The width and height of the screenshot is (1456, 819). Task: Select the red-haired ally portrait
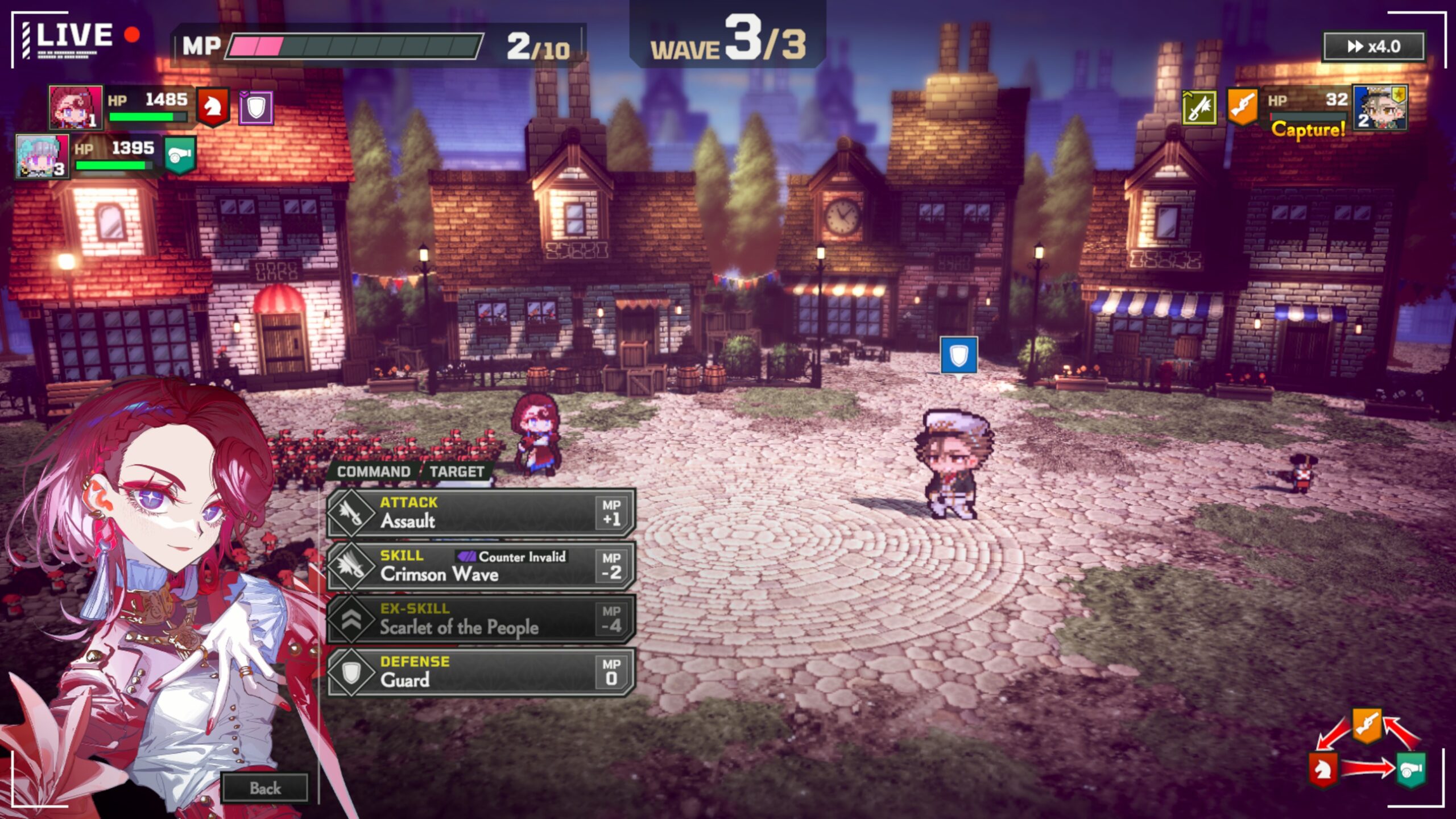[x=75, y=107]
